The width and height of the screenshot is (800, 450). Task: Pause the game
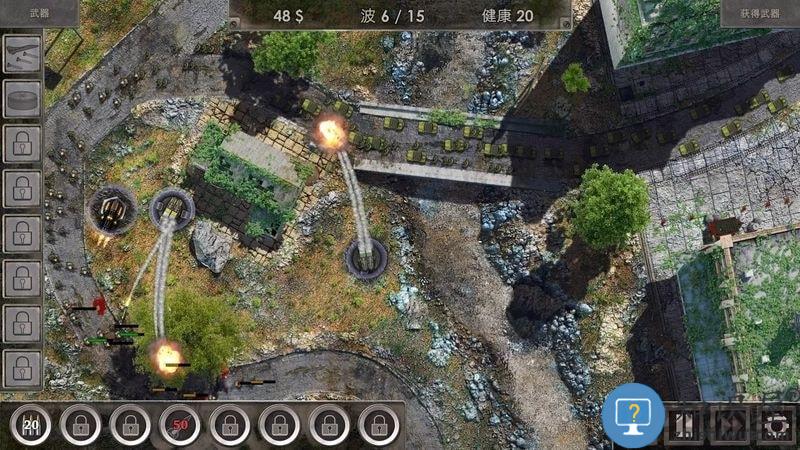685,425
